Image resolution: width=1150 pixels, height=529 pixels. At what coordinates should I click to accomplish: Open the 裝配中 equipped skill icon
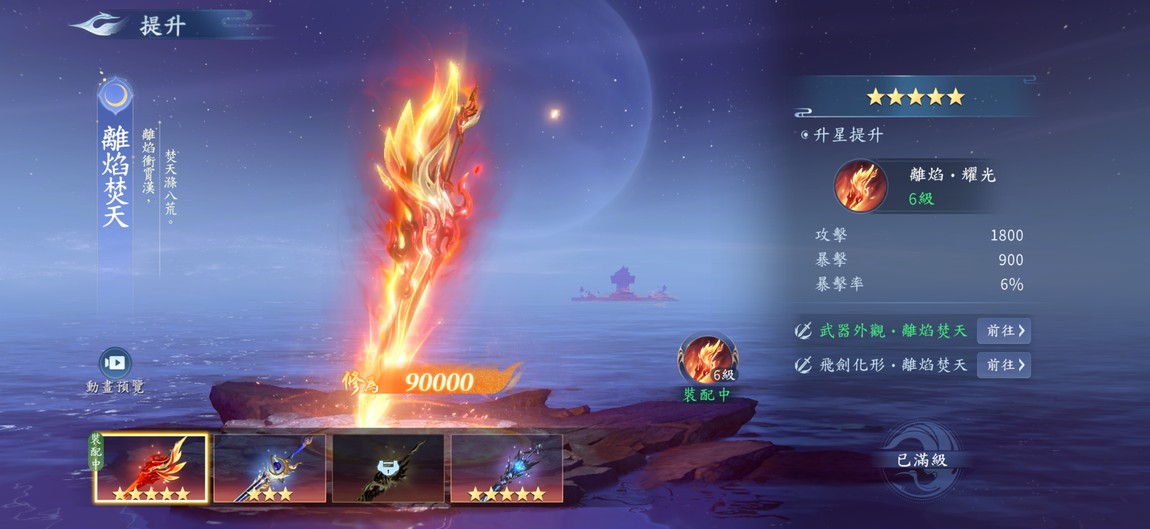coord(707,361)
